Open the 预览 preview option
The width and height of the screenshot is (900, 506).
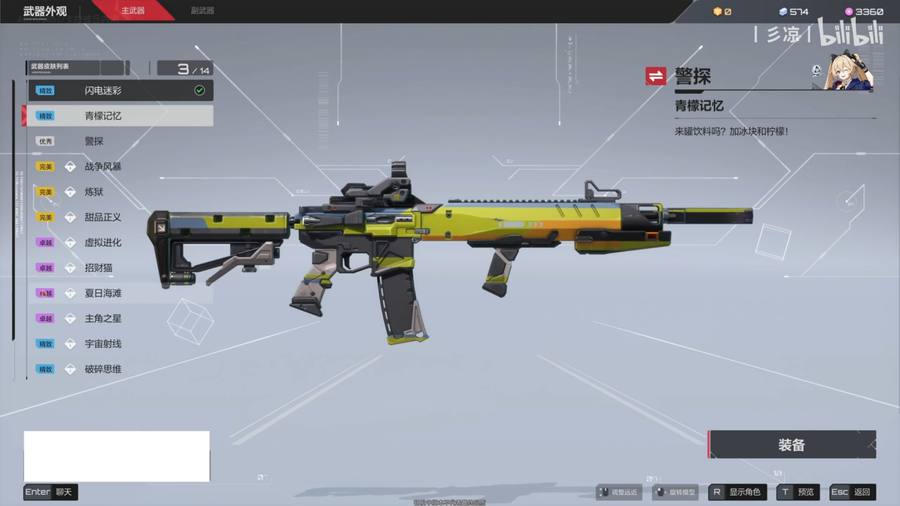click(x=797, y=492)
